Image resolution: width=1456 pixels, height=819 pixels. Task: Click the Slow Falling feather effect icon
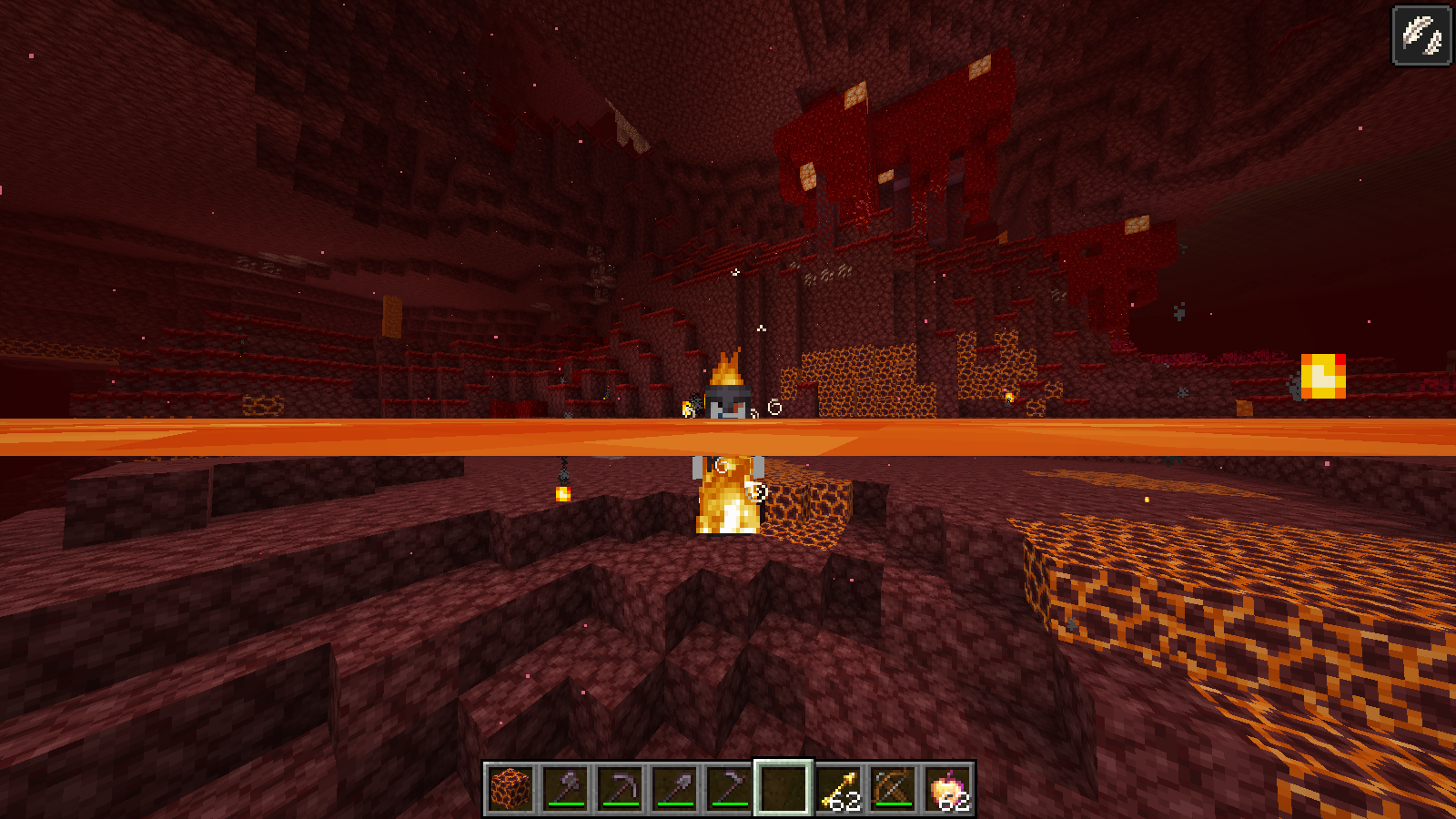[x=1421, y=36]
